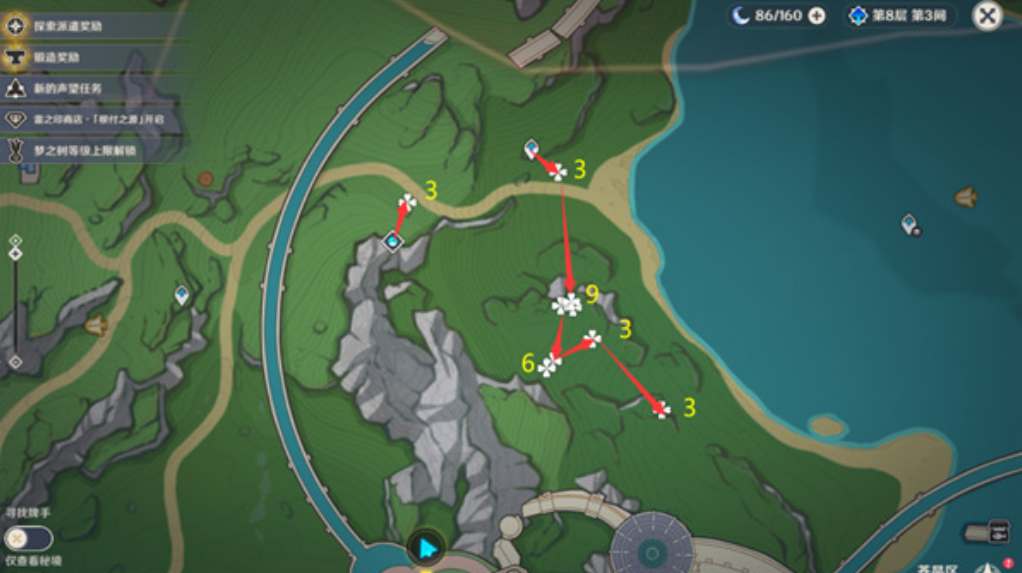Zoom out with the slider's bottom diamond button
1022x573 pixels.
tap(15, 361)
